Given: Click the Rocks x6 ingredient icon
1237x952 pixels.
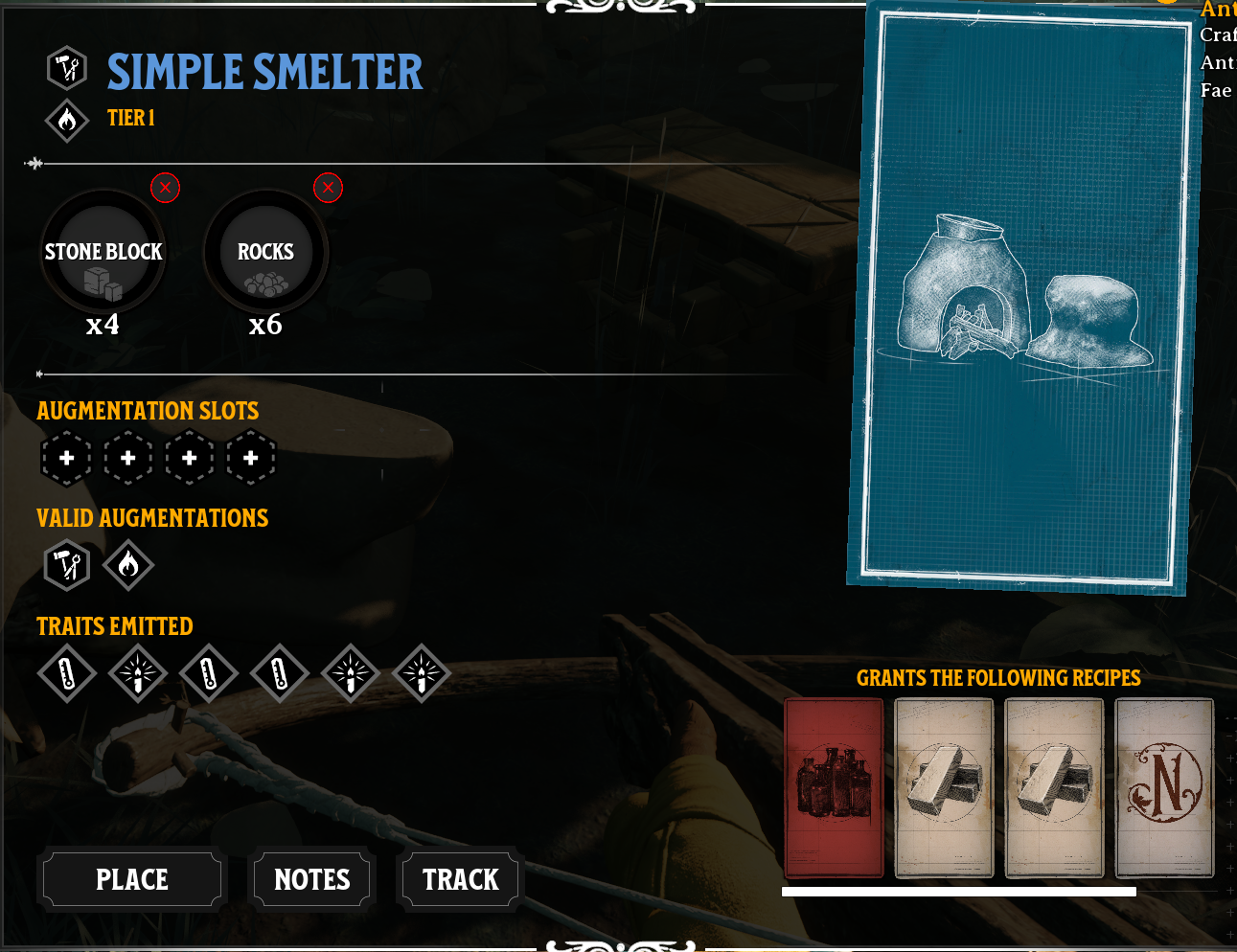Looking at the screenshot, I should [x=265, y=252].
